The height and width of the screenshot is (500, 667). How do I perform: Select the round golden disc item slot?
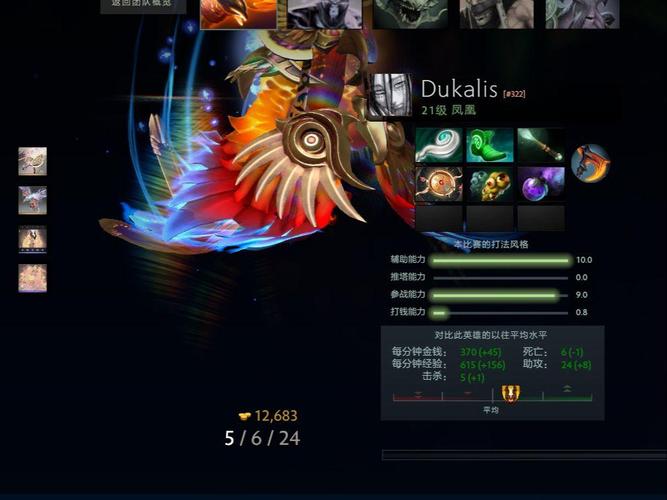tap(439, 184)
